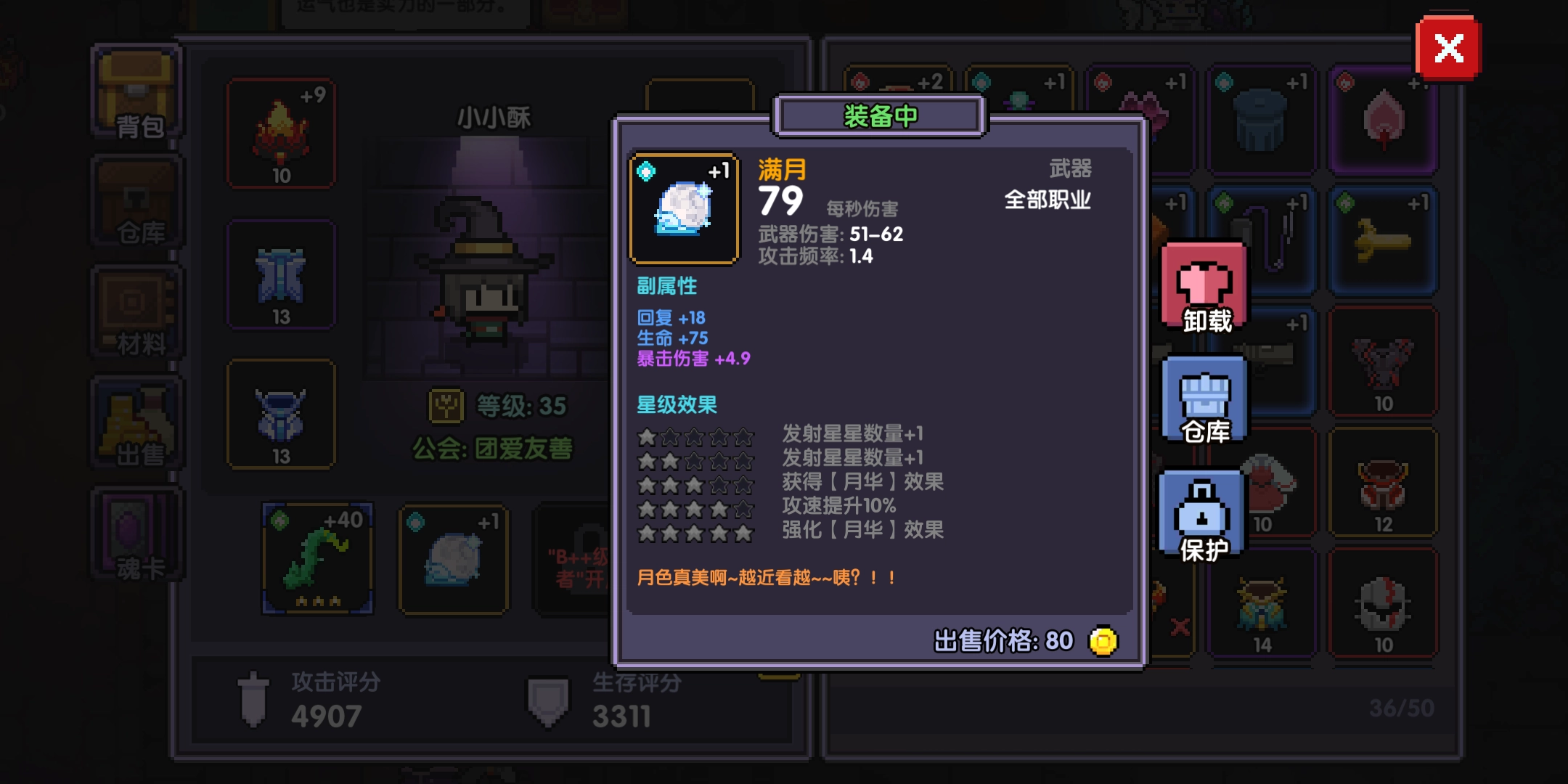Click the sword icon next to attack score 4907
Viewport: 1568px width, 784px height.
253,697
